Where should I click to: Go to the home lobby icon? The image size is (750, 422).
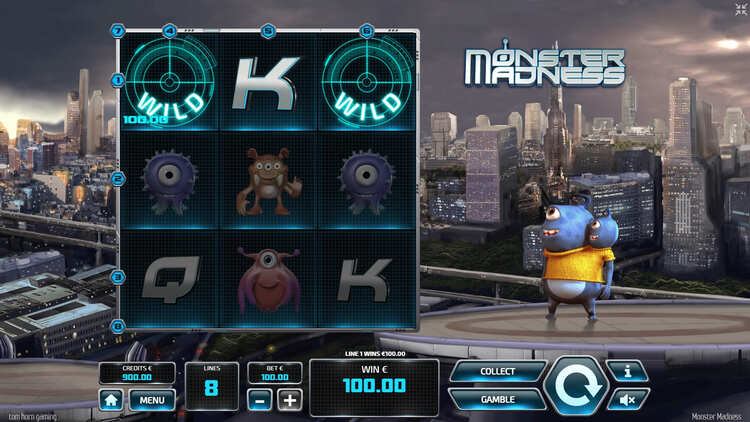pos(111,400)
